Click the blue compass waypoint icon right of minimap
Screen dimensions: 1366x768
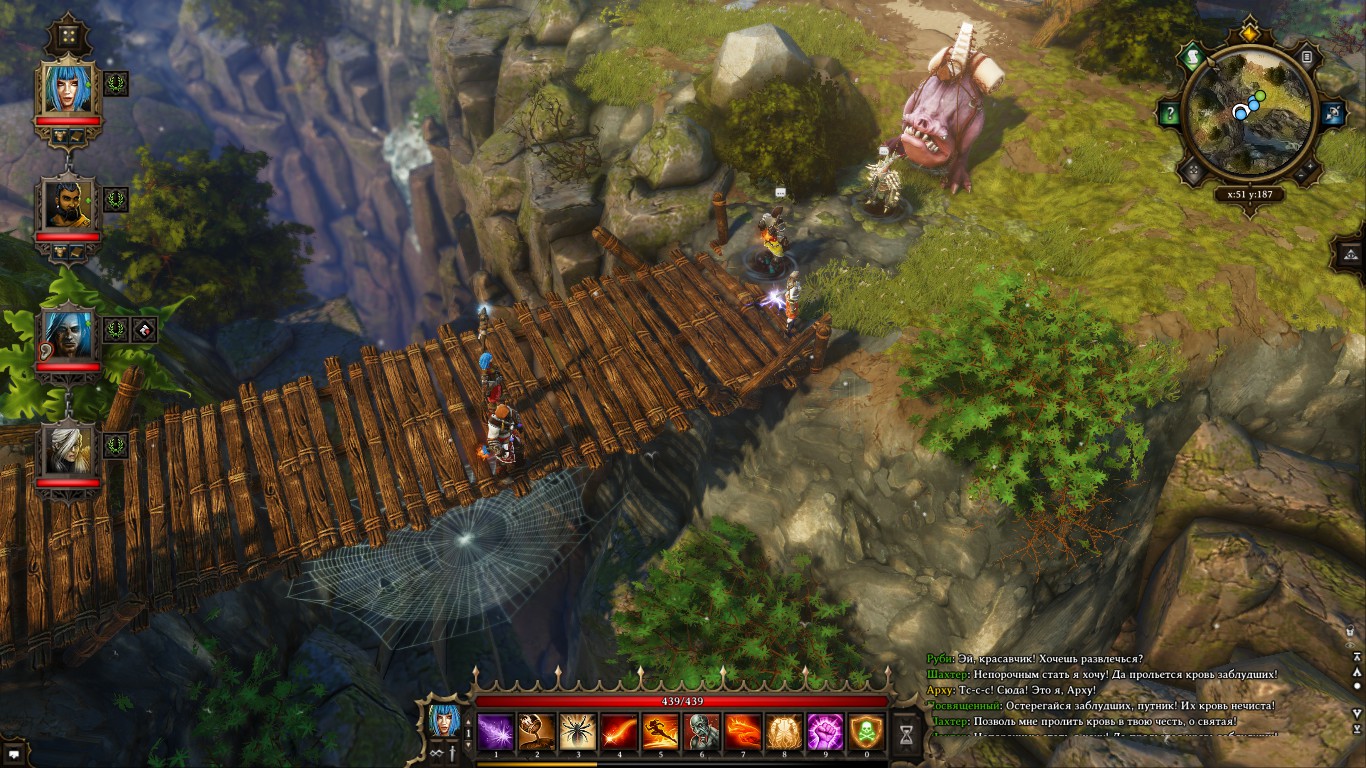[1333, 113]
